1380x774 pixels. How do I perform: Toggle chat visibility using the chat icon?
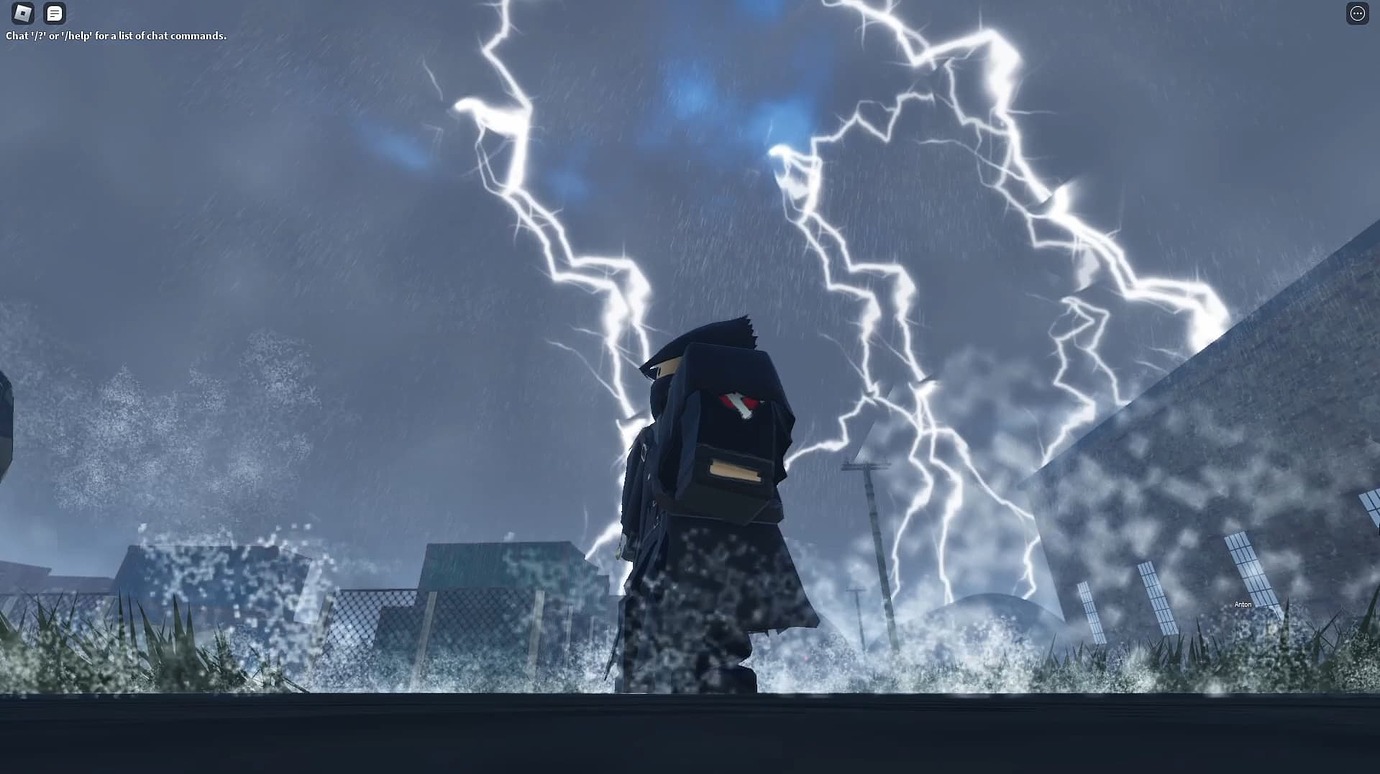point(54,13)
